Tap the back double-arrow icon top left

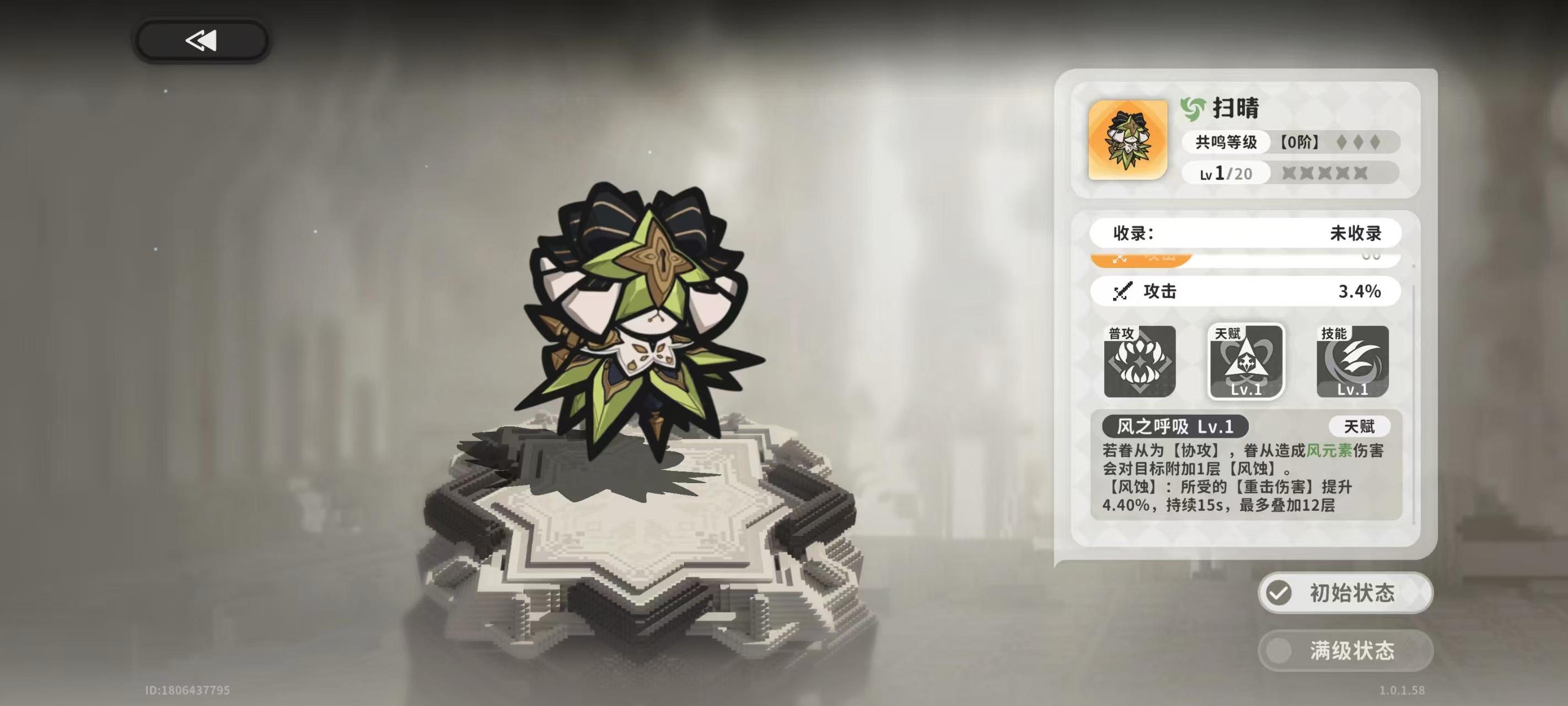tap(201, 40)
